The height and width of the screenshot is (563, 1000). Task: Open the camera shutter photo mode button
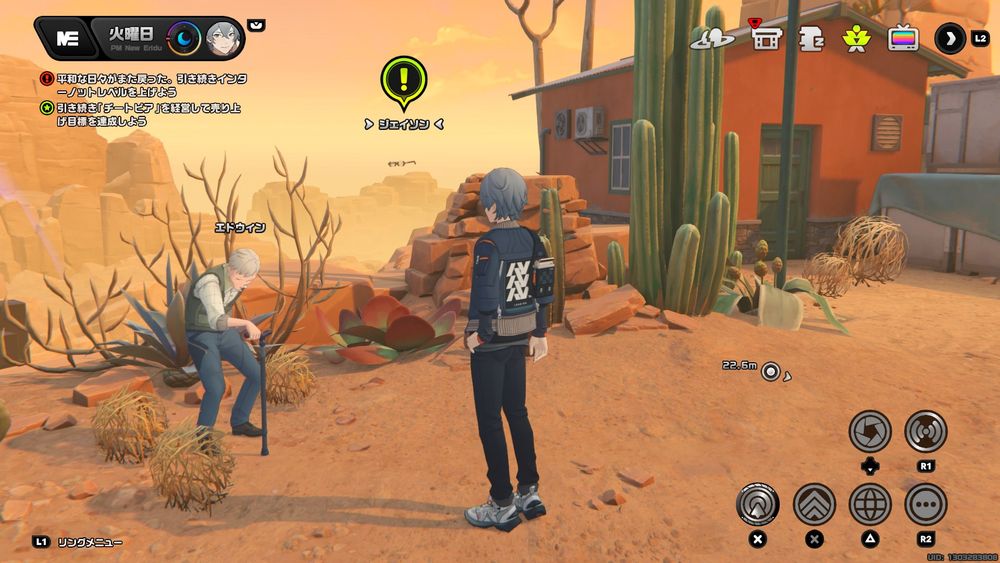tap(870, 431)
